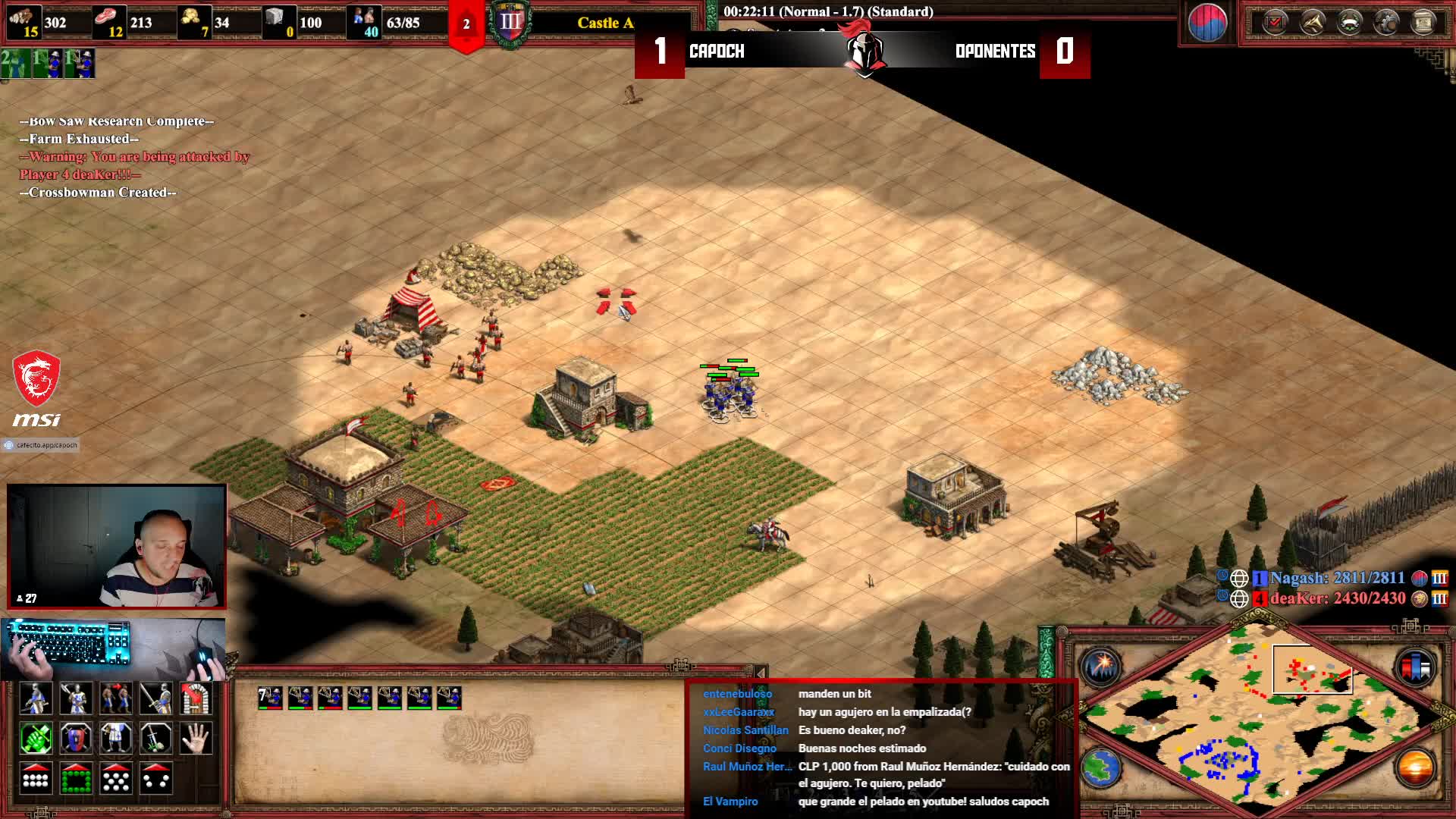Choose the defensive stance shield icon
Viewport: 1456px width, 819px height.
click(x=76, y=739)
